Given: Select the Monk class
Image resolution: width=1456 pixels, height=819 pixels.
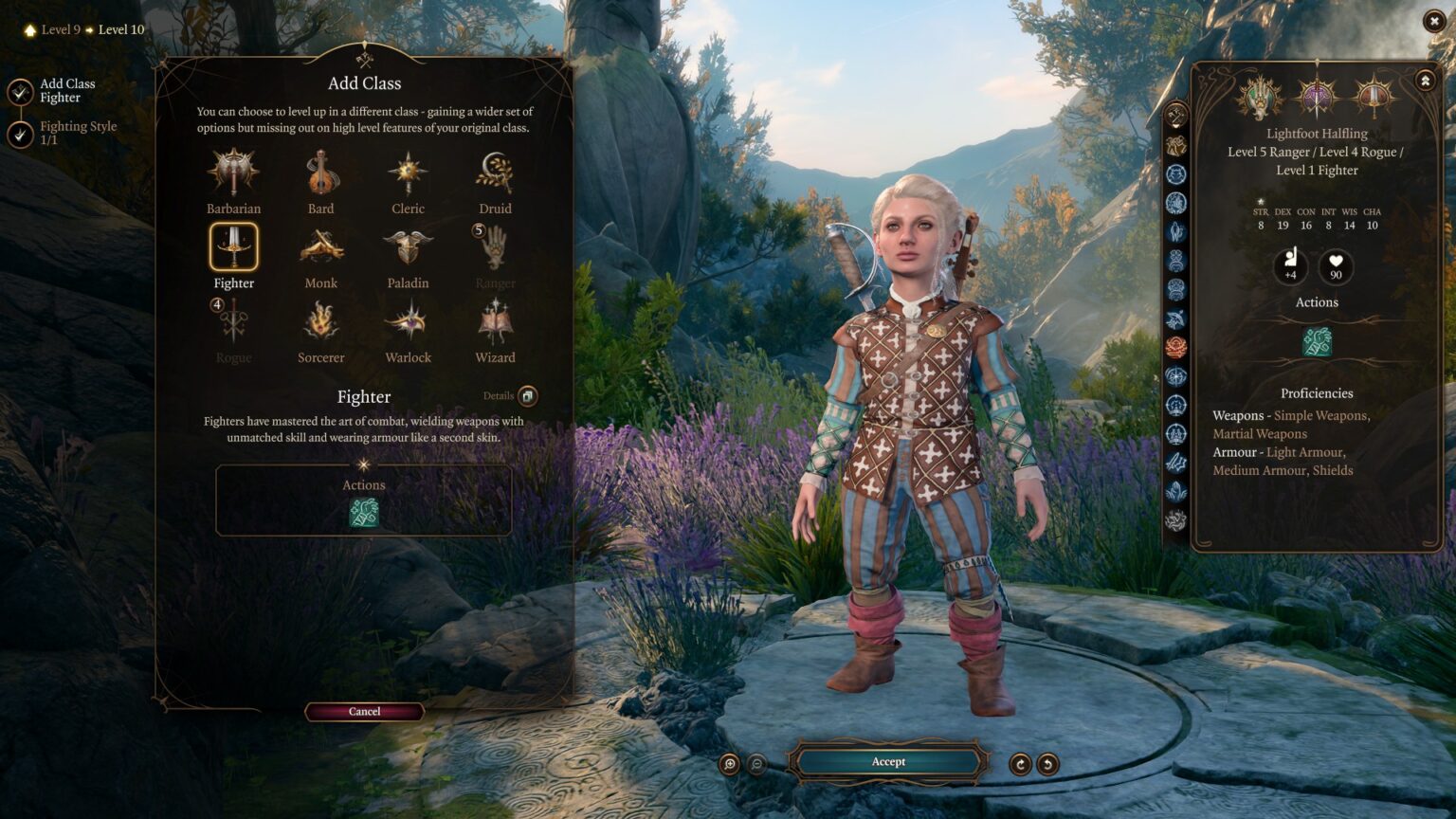Looking at the screenshot, I should (x=320, y=247).
